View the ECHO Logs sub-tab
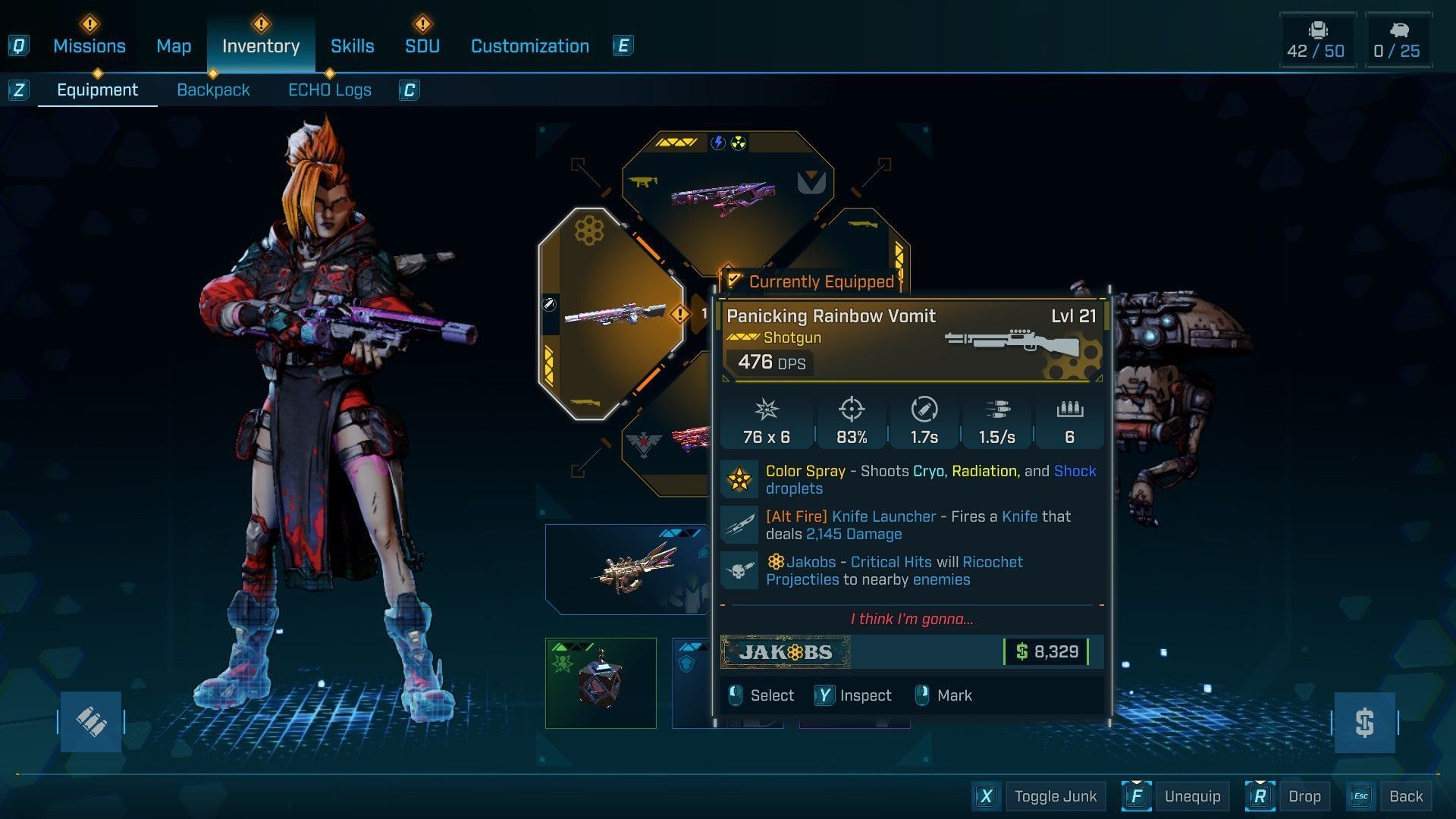Viewport: 1456px width, 819px height. (x=330, y=90)
